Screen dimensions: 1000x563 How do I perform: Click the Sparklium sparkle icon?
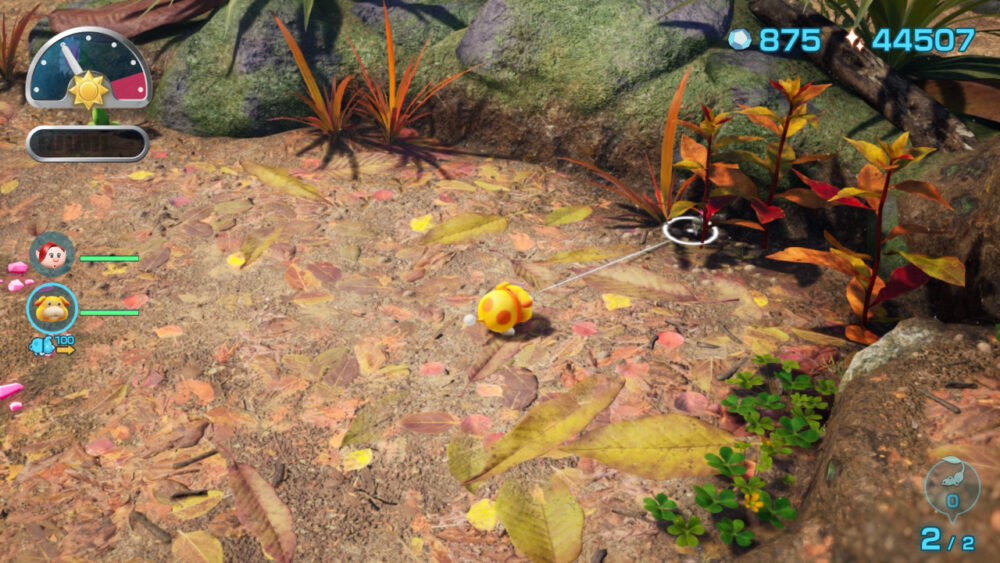point(853,40)
